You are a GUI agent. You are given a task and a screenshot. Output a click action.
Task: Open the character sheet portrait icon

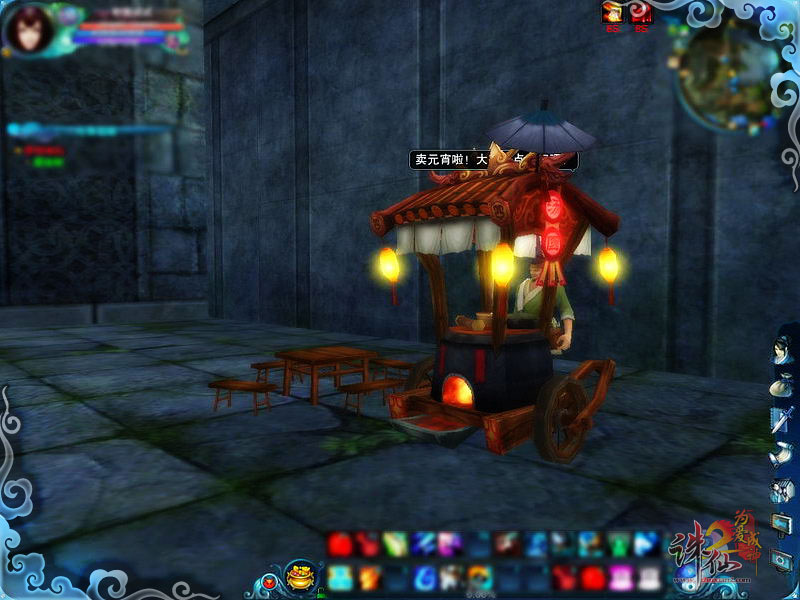(x=782, y=354)
